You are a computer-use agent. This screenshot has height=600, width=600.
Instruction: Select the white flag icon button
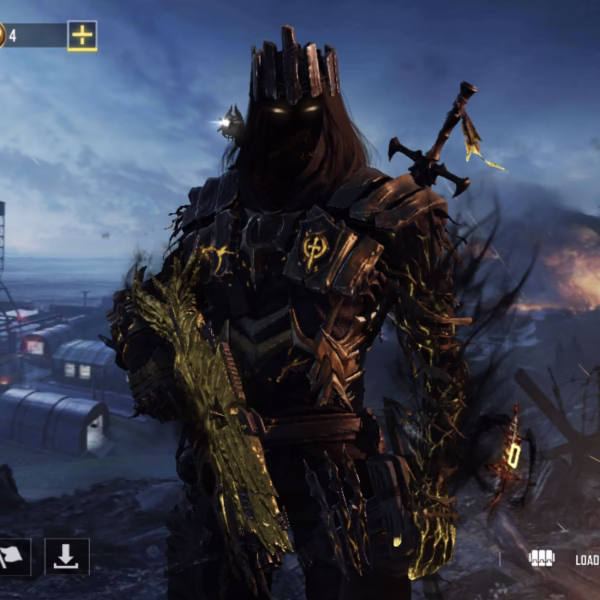[13, 557]
